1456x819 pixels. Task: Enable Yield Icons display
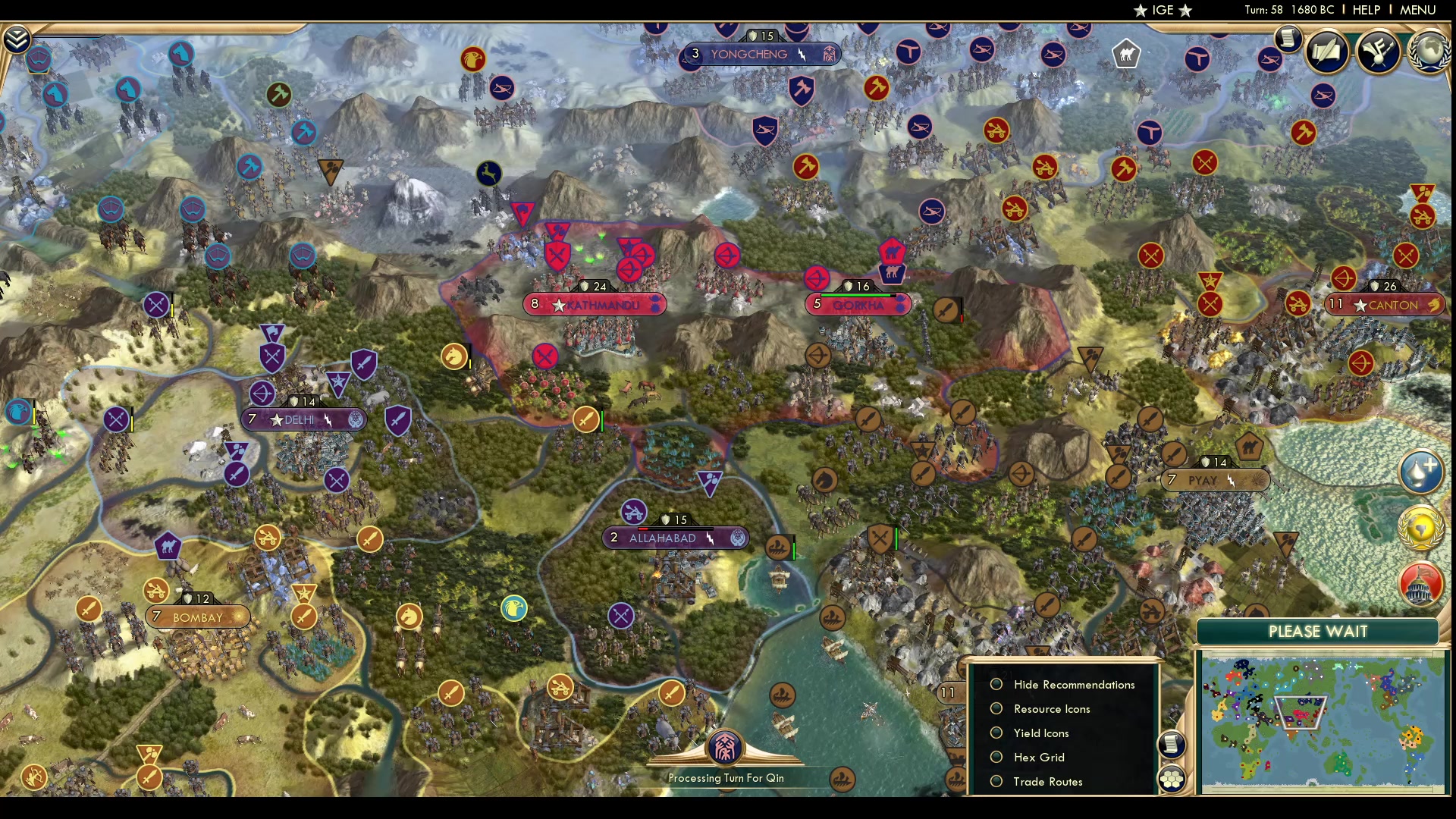pos(997,733)
